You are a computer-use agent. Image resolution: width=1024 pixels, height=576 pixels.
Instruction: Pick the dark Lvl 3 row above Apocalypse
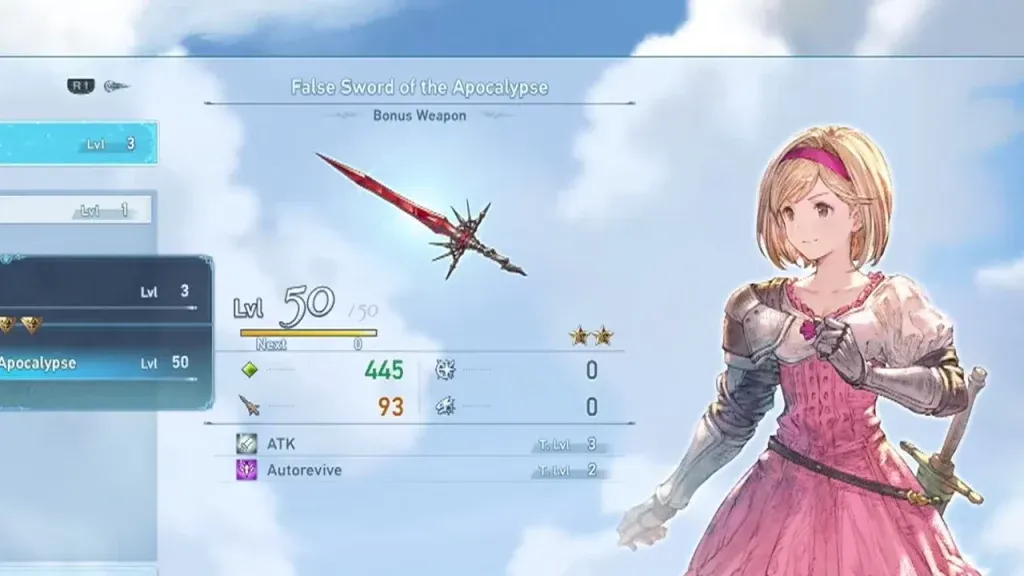(x=100, y=291)
